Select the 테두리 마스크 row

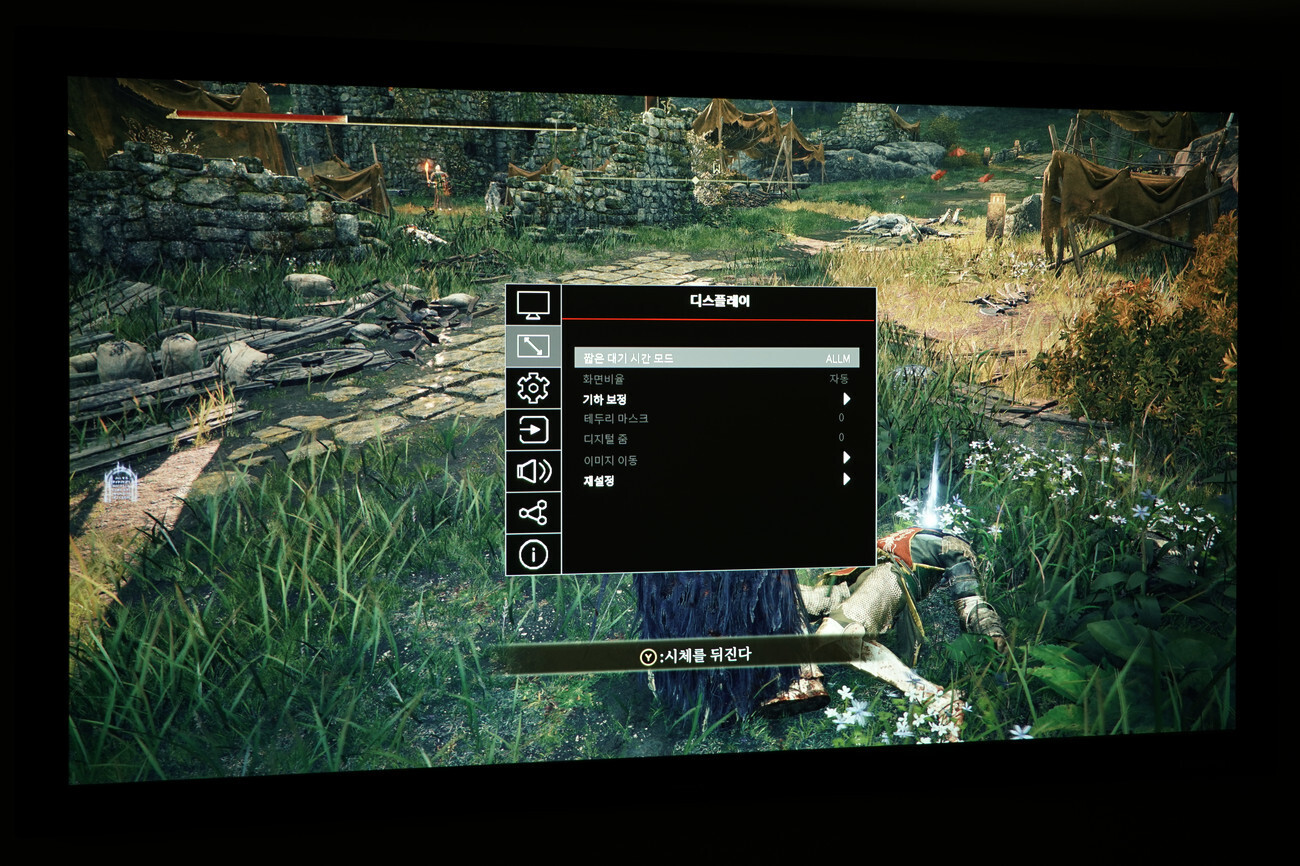tap(716, 418)
